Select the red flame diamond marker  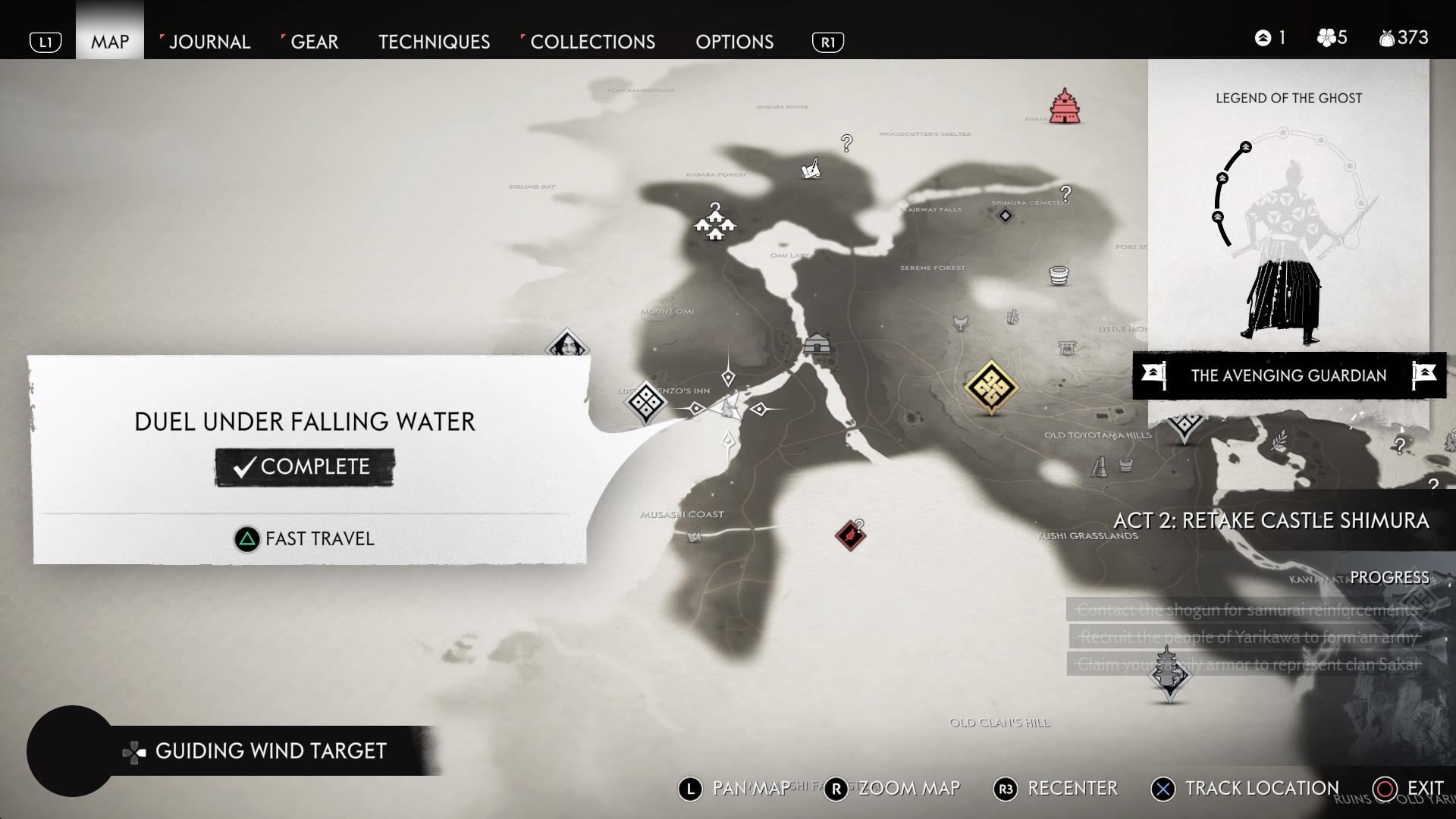point(850,535)
